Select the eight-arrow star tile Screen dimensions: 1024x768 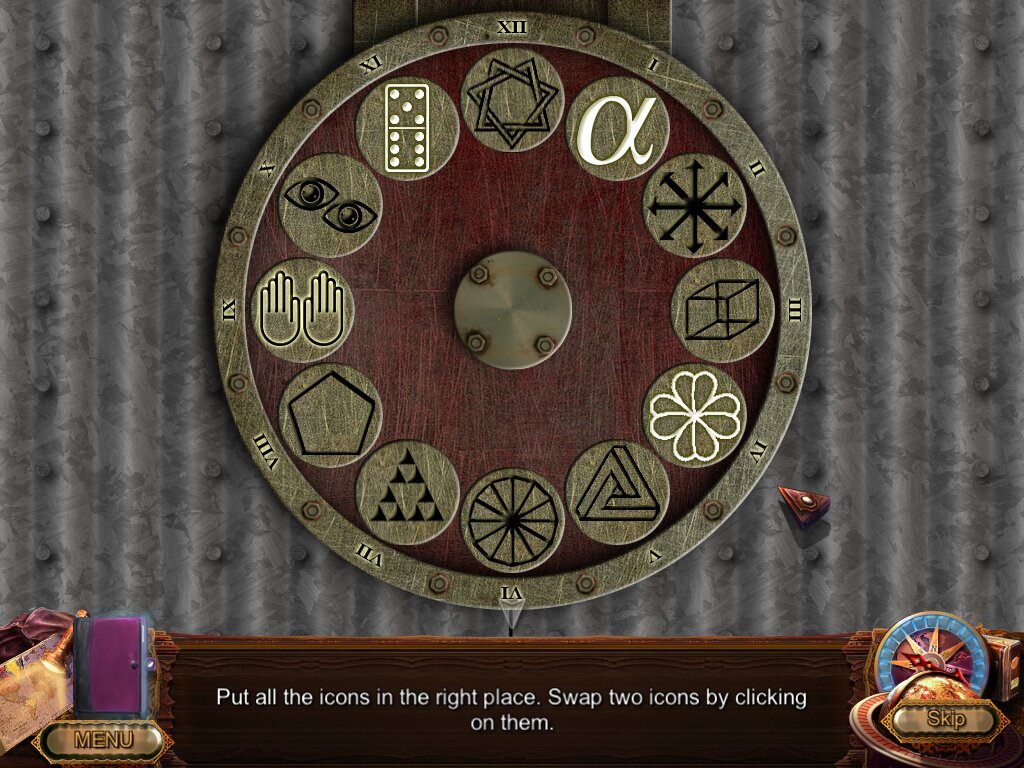coord(695,206)
